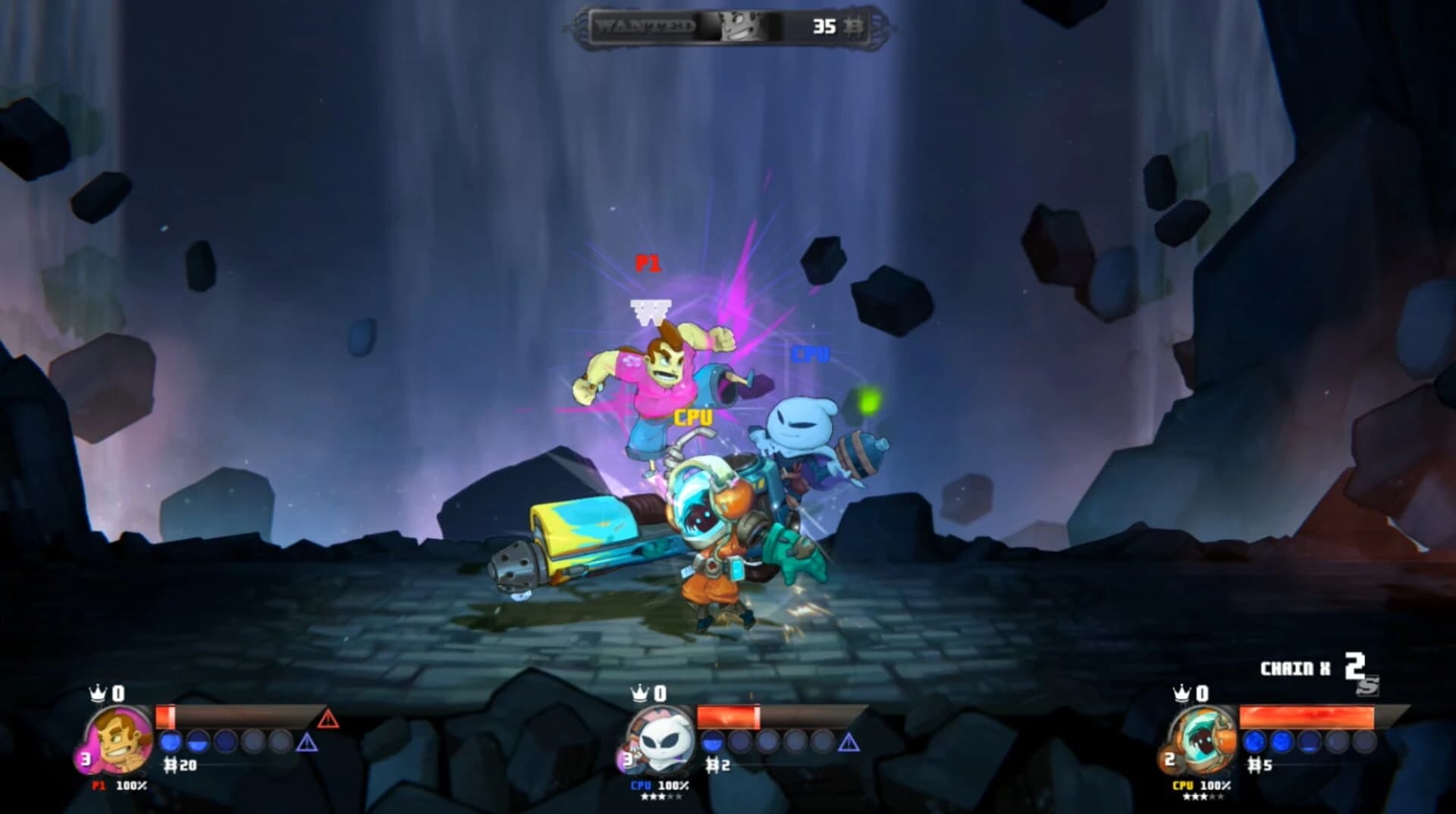
Task: Toggle the first filled energy orb under Player 1
Action: 170,741
